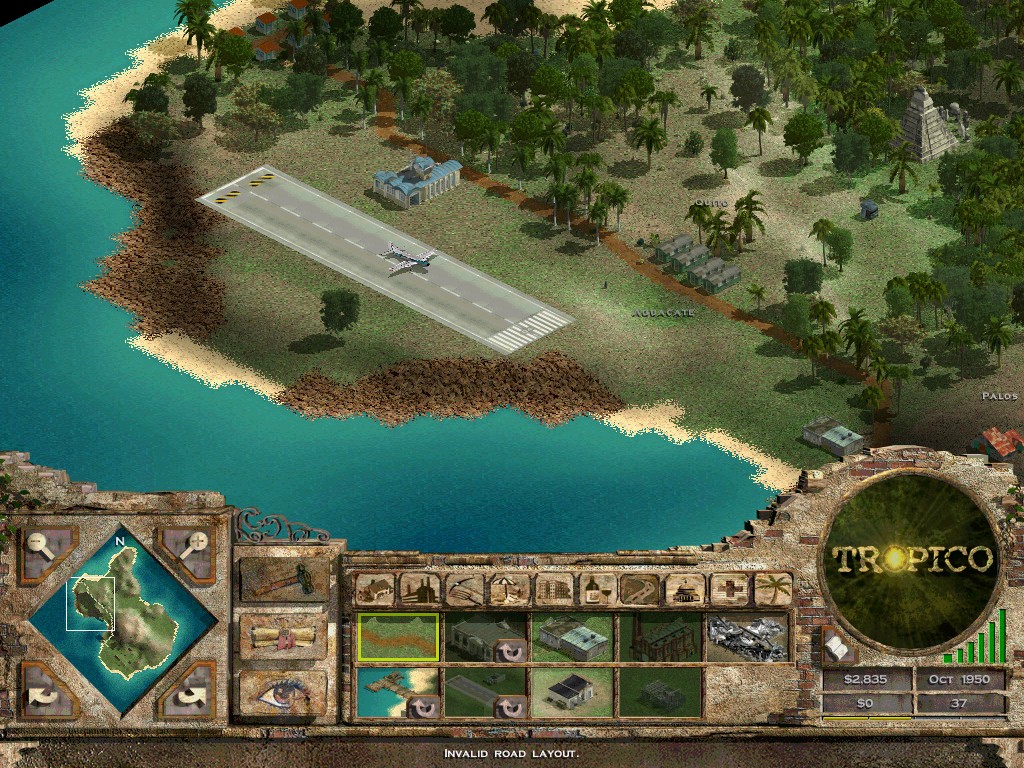Choose the beach umbrella tourism tab

point(509,589)
